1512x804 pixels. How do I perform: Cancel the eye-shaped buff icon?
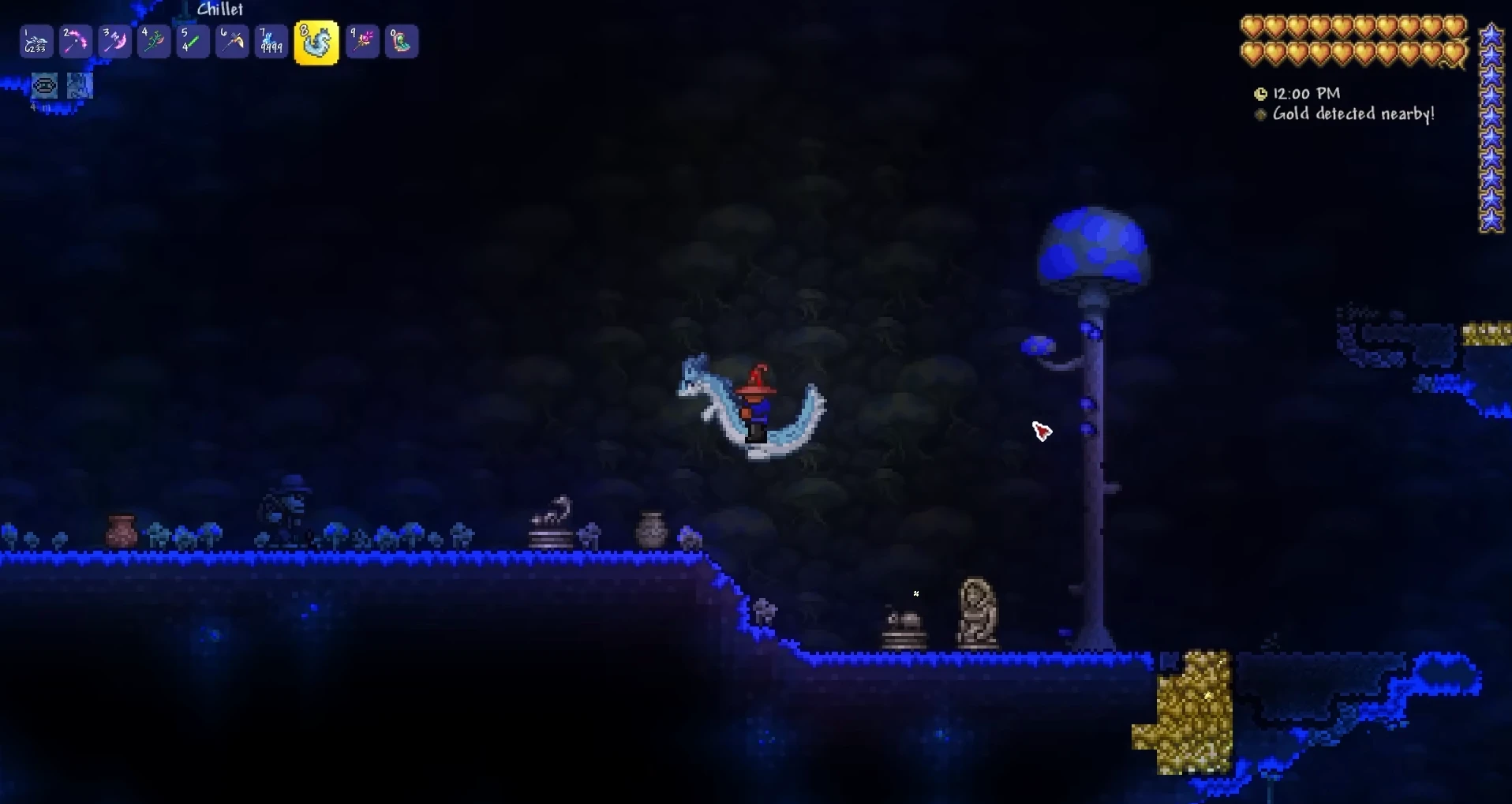(x=44, y=85)
